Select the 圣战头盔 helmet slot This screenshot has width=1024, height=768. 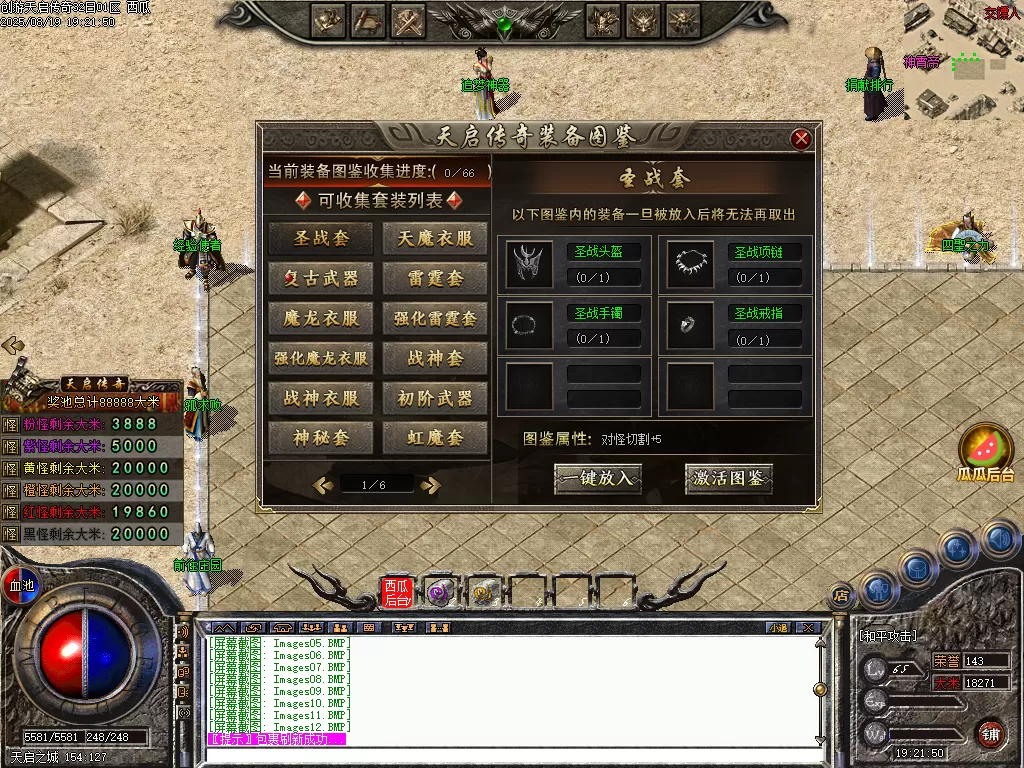pos(530,263)
